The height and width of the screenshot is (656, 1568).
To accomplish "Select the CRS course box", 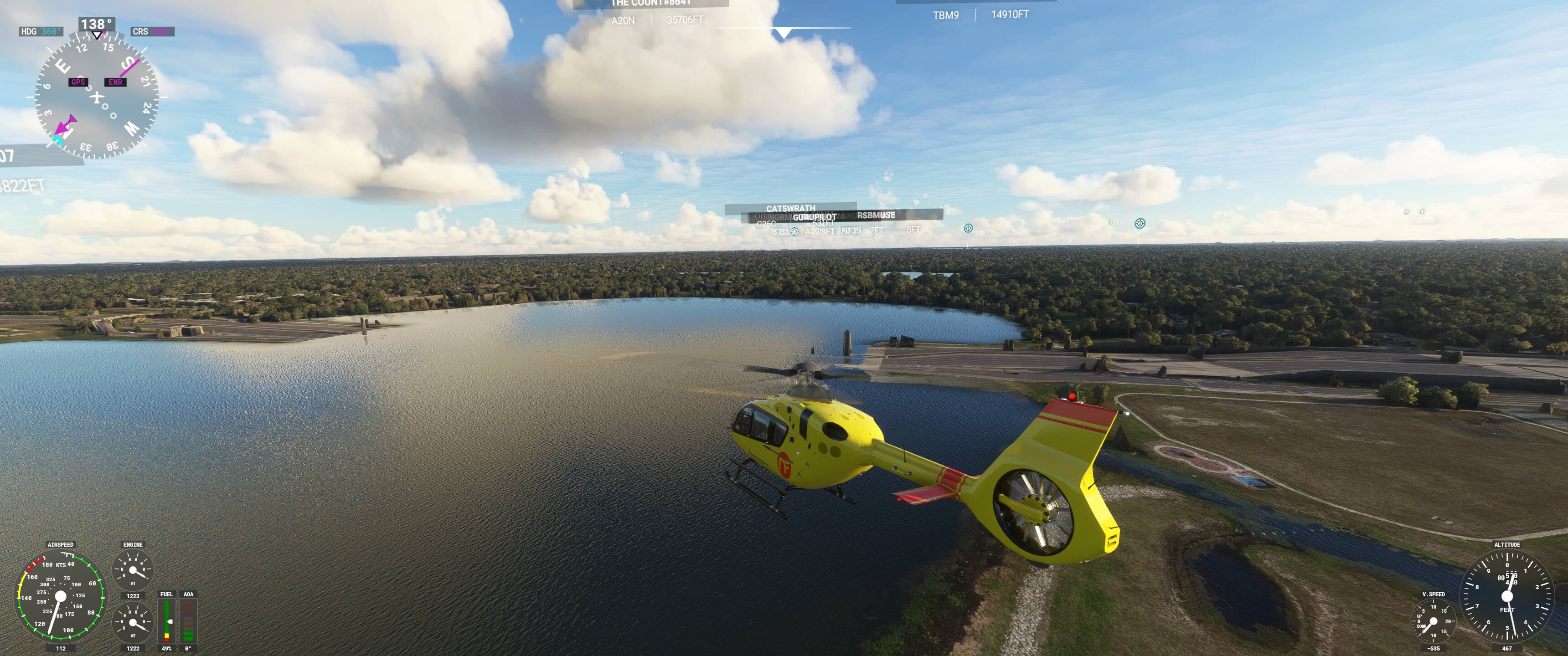I will point(152,31).
